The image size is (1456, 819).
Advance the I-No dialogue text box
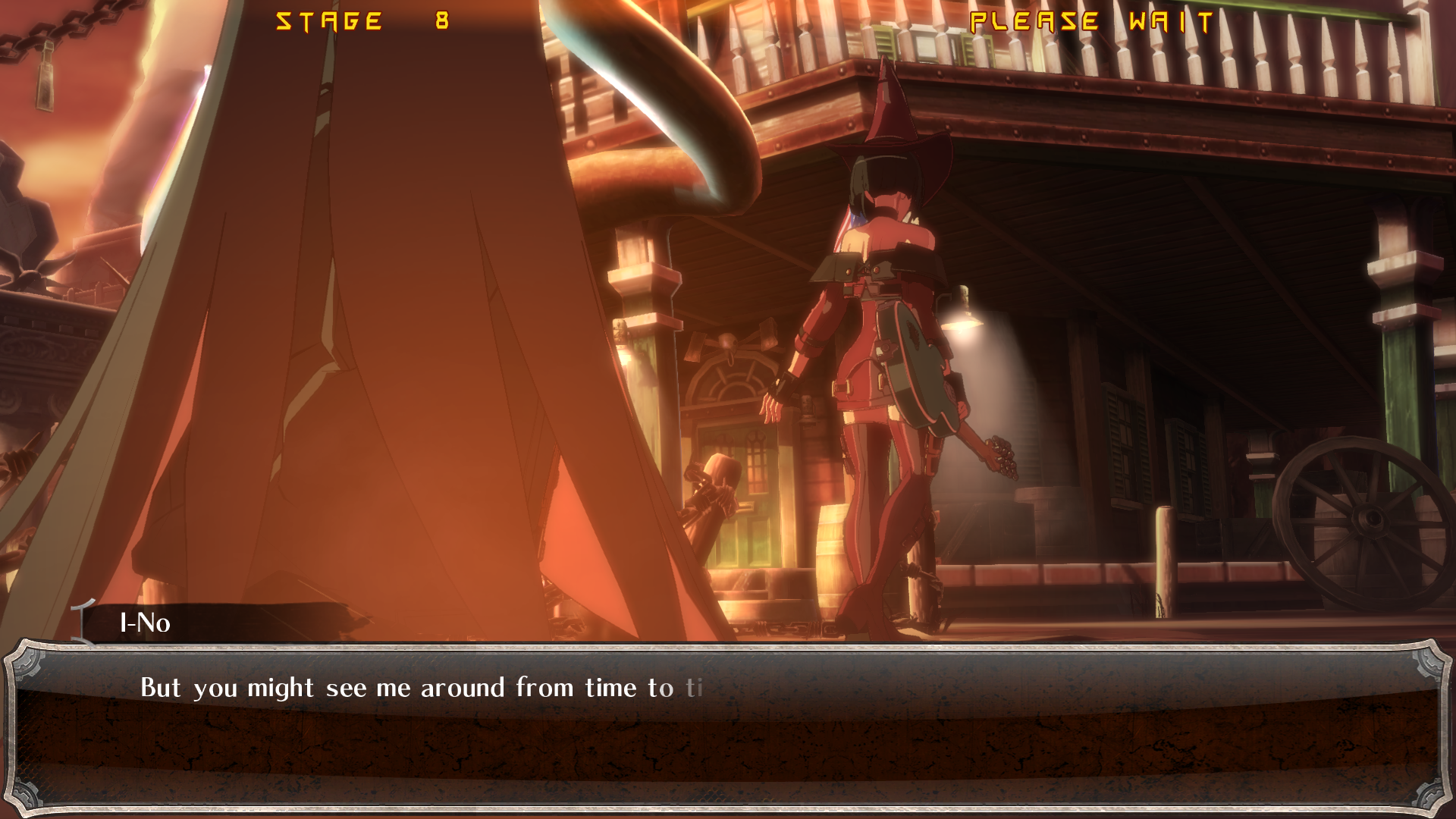point(726,726)
